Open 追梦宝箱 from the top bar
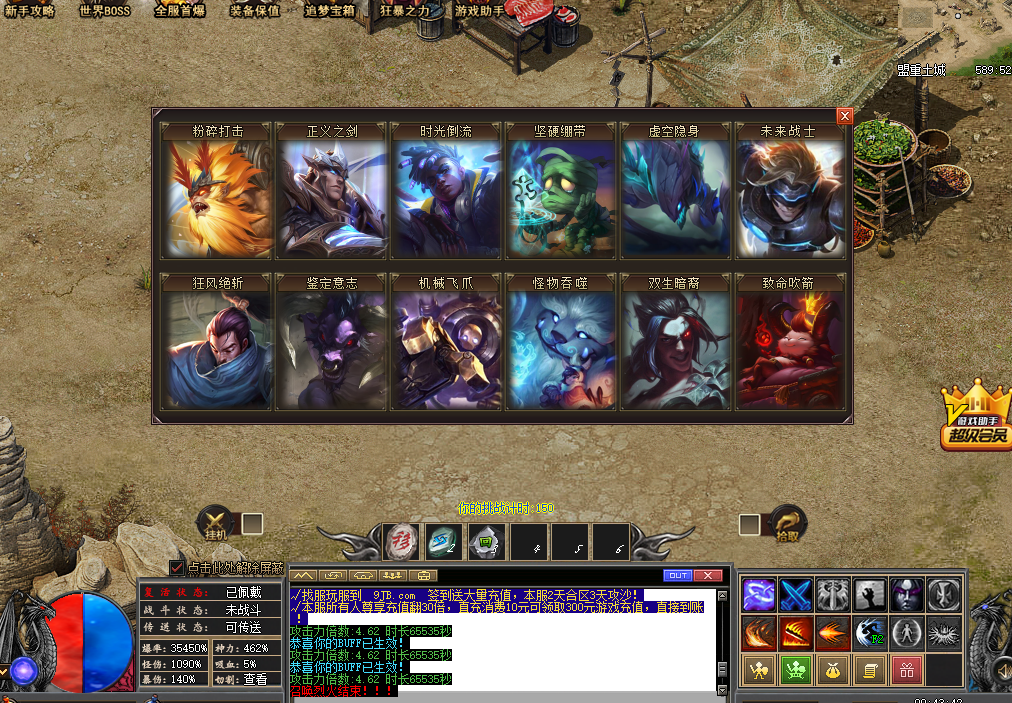Viewport: 1012px width, 703px height. point(330,11)
